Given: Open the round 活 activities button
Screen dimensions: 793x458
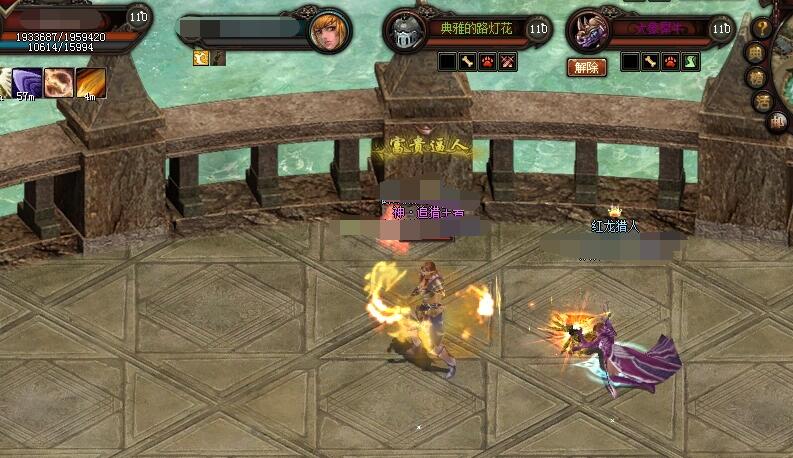Looking at the screenshot, I should [764, 100].
